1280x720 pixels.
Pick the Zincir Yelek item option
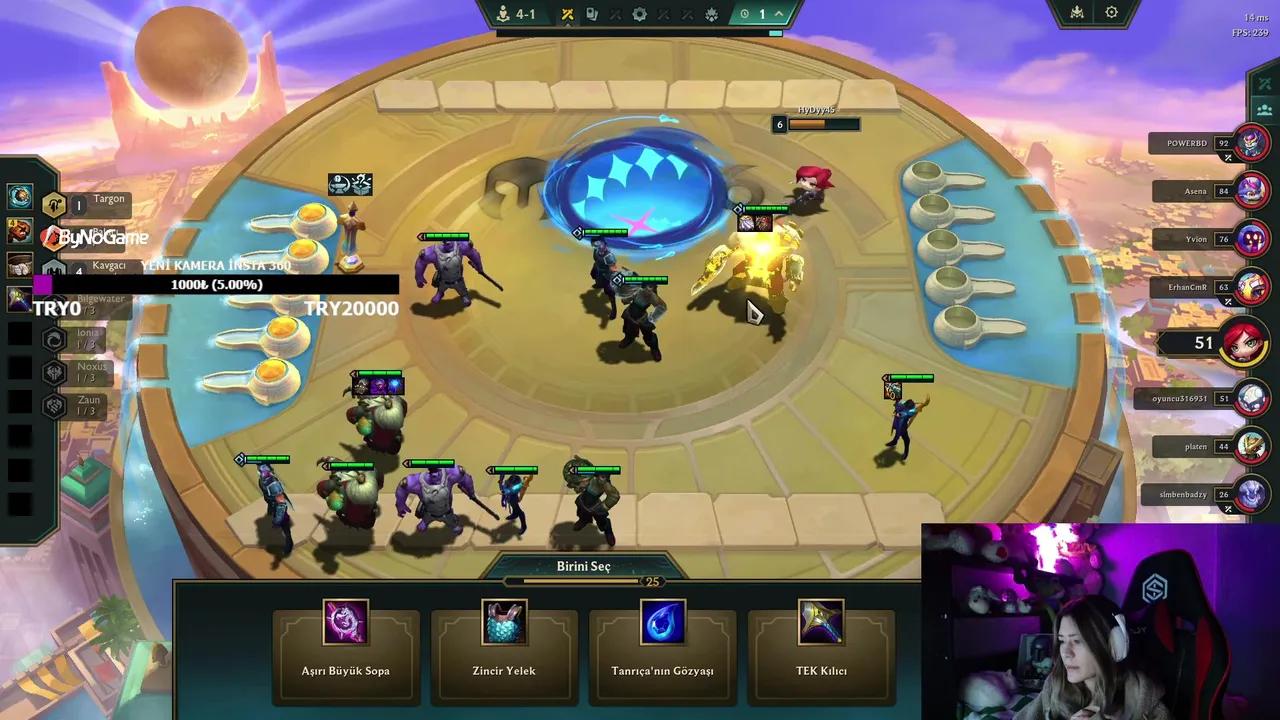click(x=504, y=642)
